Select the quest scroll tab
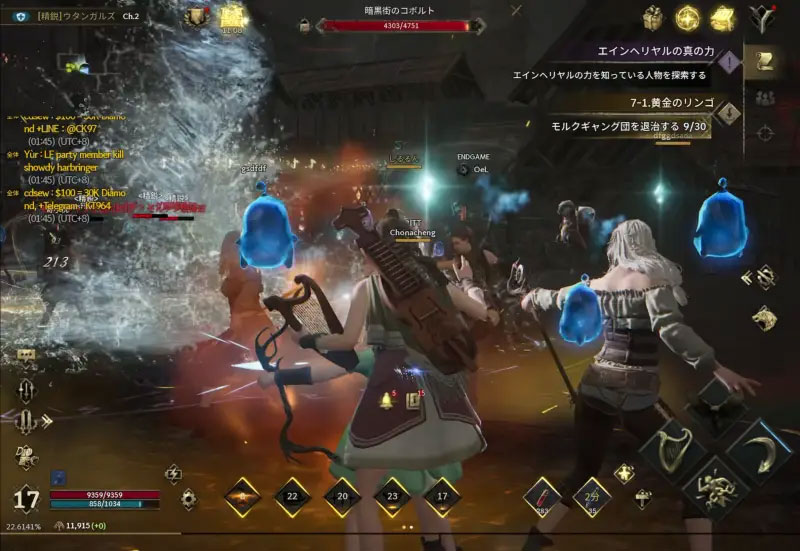800x551 pixels. click(x=765, y=62)
